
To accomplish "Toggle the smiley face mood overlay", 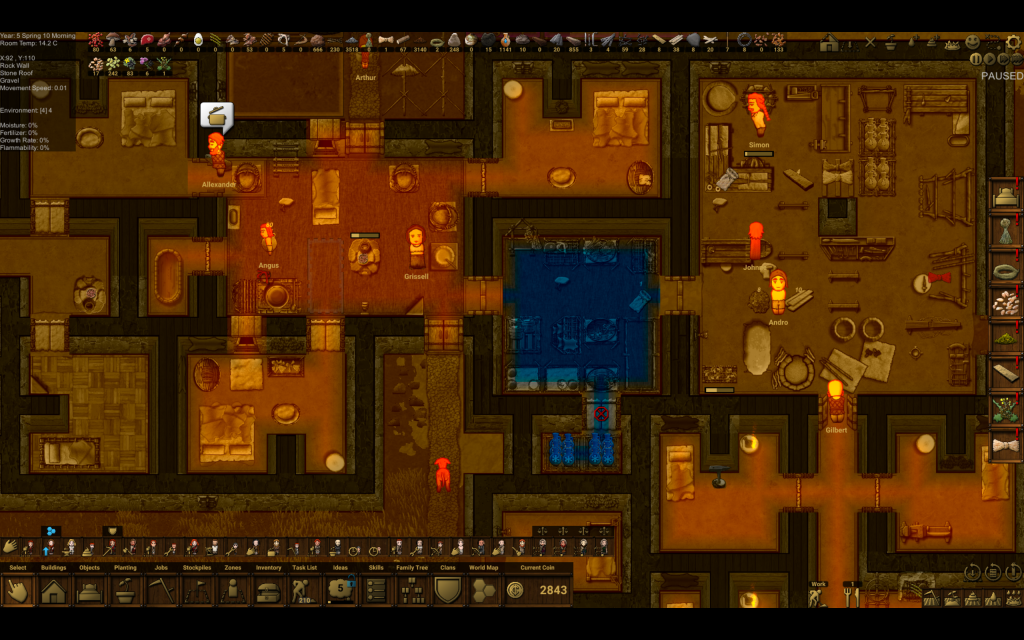I will (972, 43).
